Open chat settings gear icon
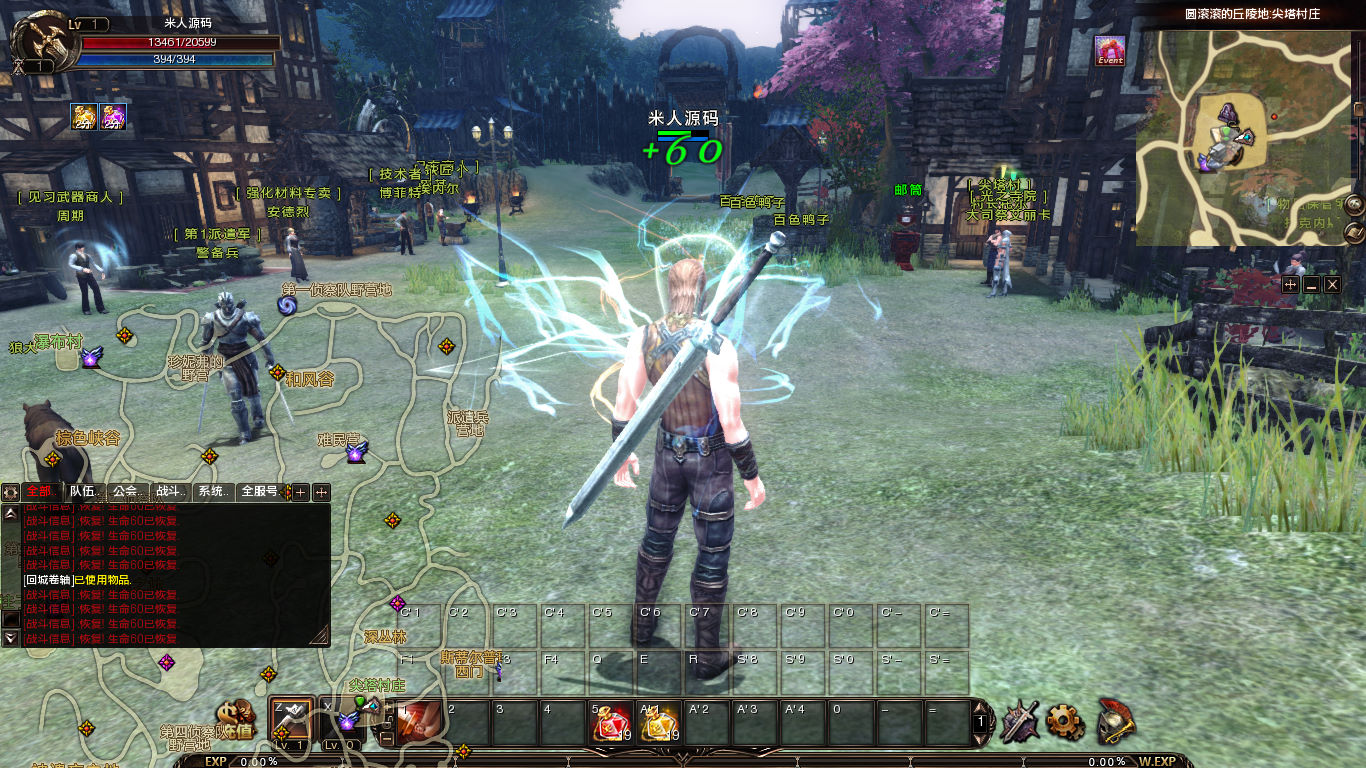Viewport: 1366px width, 768px height. 11,492
